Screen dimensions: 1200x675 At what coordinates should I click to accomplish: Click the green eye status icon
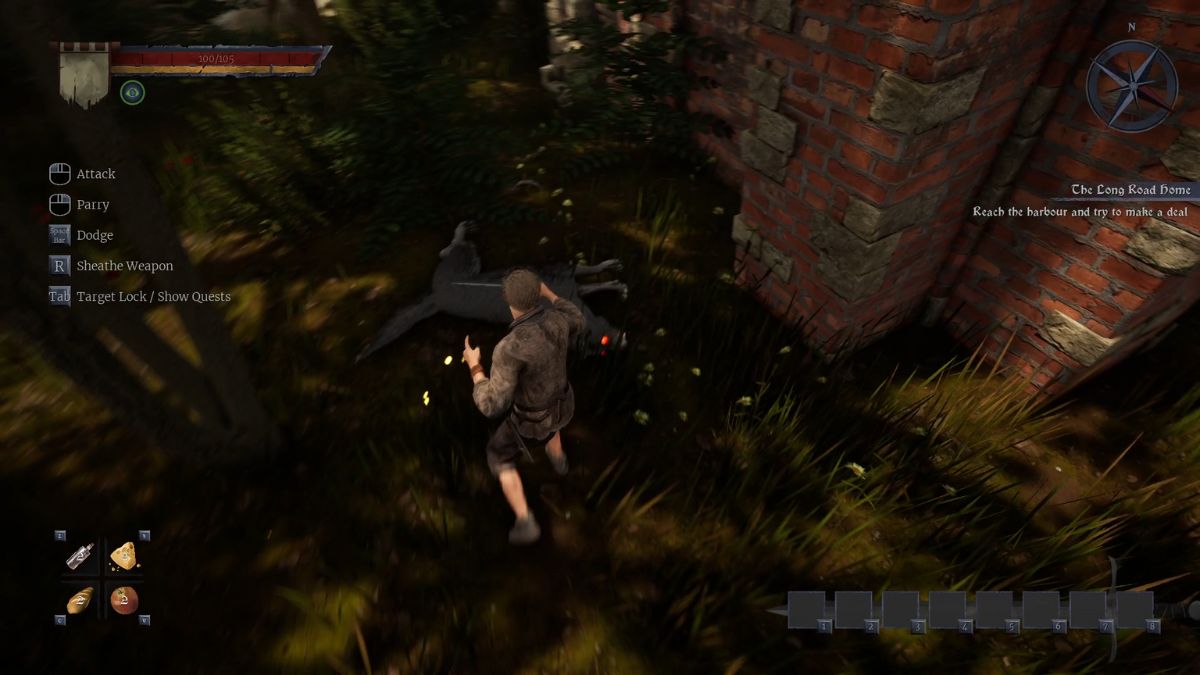click(x=132, y=93)
